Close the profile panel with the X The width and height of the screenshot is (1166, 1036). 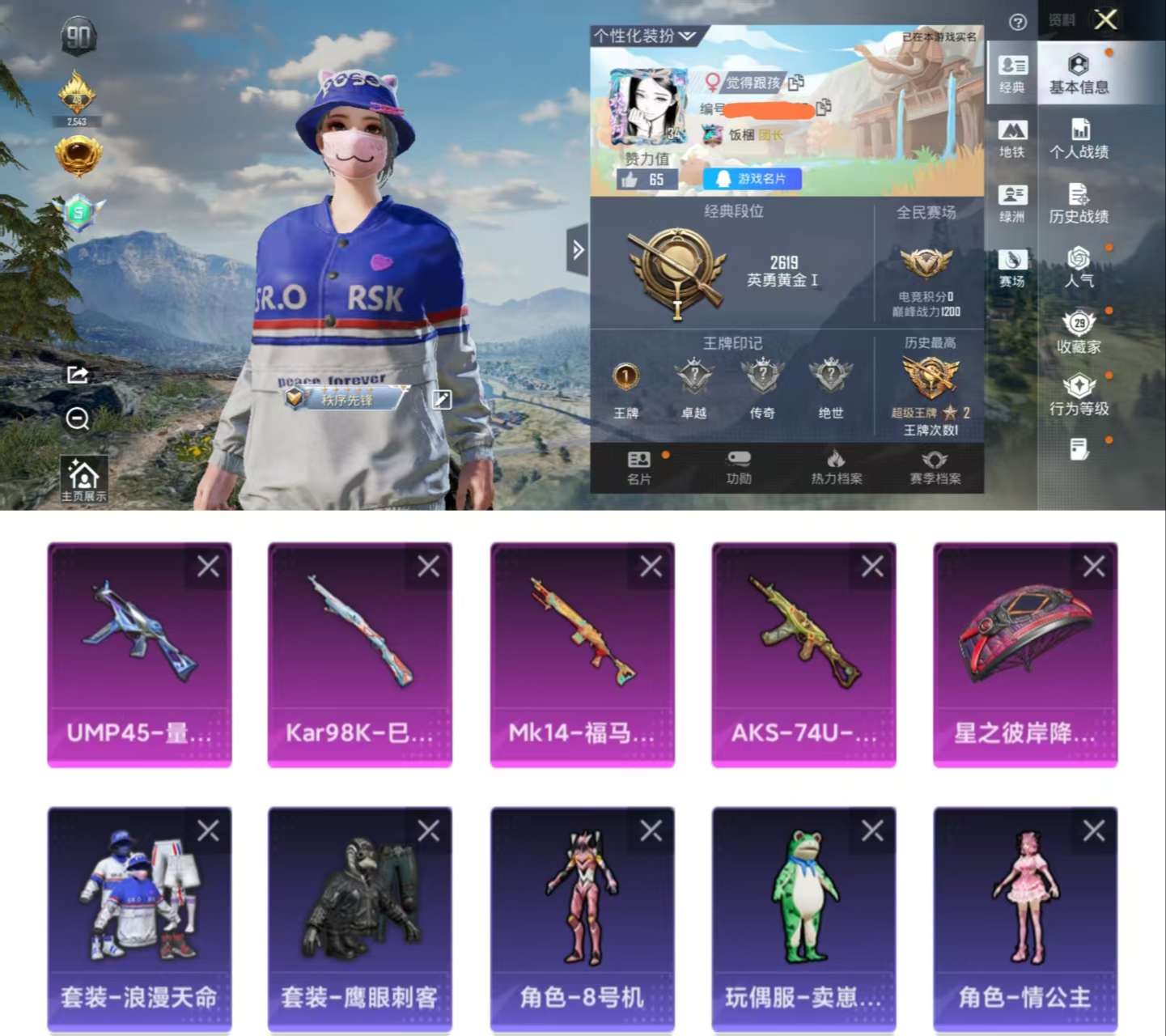[x=1105, y=19]
